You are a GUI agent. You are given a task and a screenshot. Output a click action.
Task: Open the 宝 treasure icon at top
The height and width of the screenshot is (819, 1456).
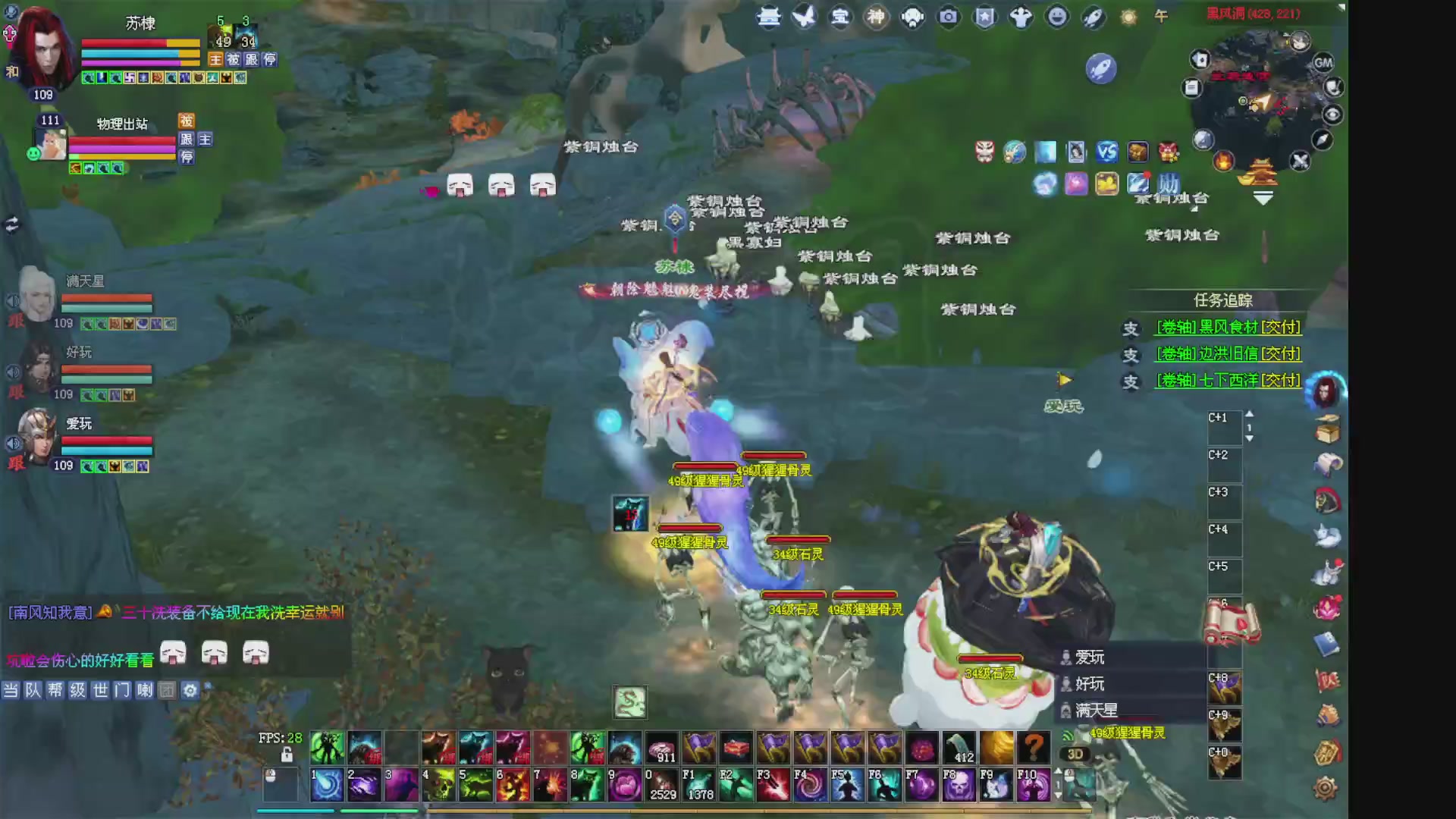[839, 17]
